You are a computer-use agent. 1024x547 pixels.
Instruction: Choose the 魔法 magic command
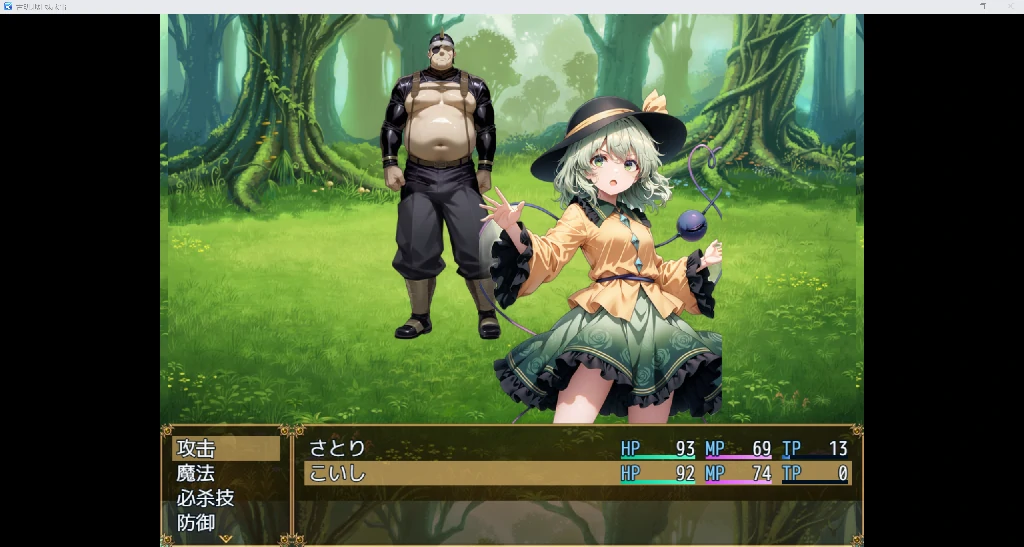tap(225, 473)
